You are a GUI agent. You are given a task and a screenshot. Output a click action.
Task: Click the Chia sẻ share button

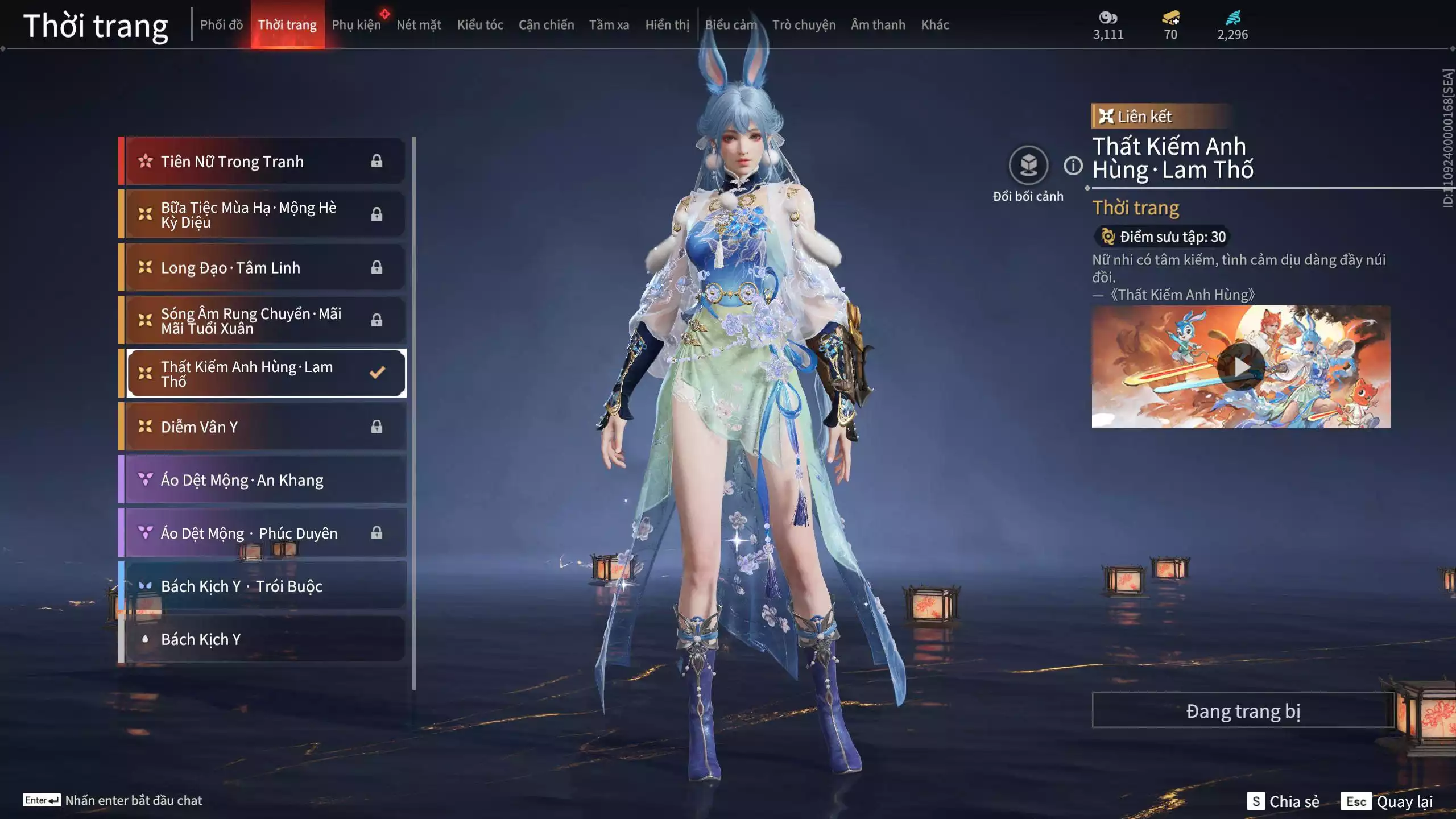pos(1283,801)
